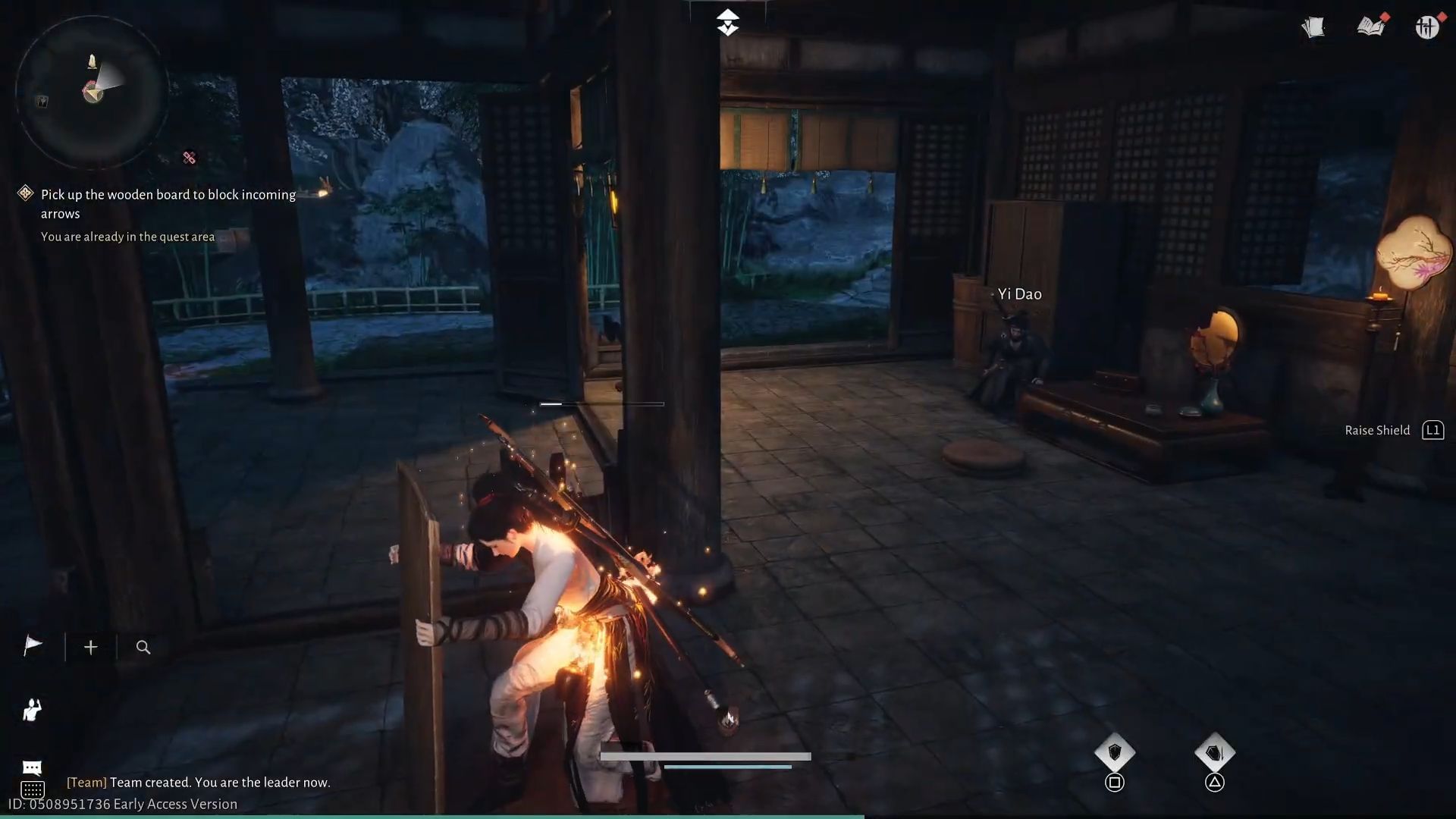Click the dice keypad icon bottom left
This screenshot has height=819, width=1456.
(x=33, y=789)
